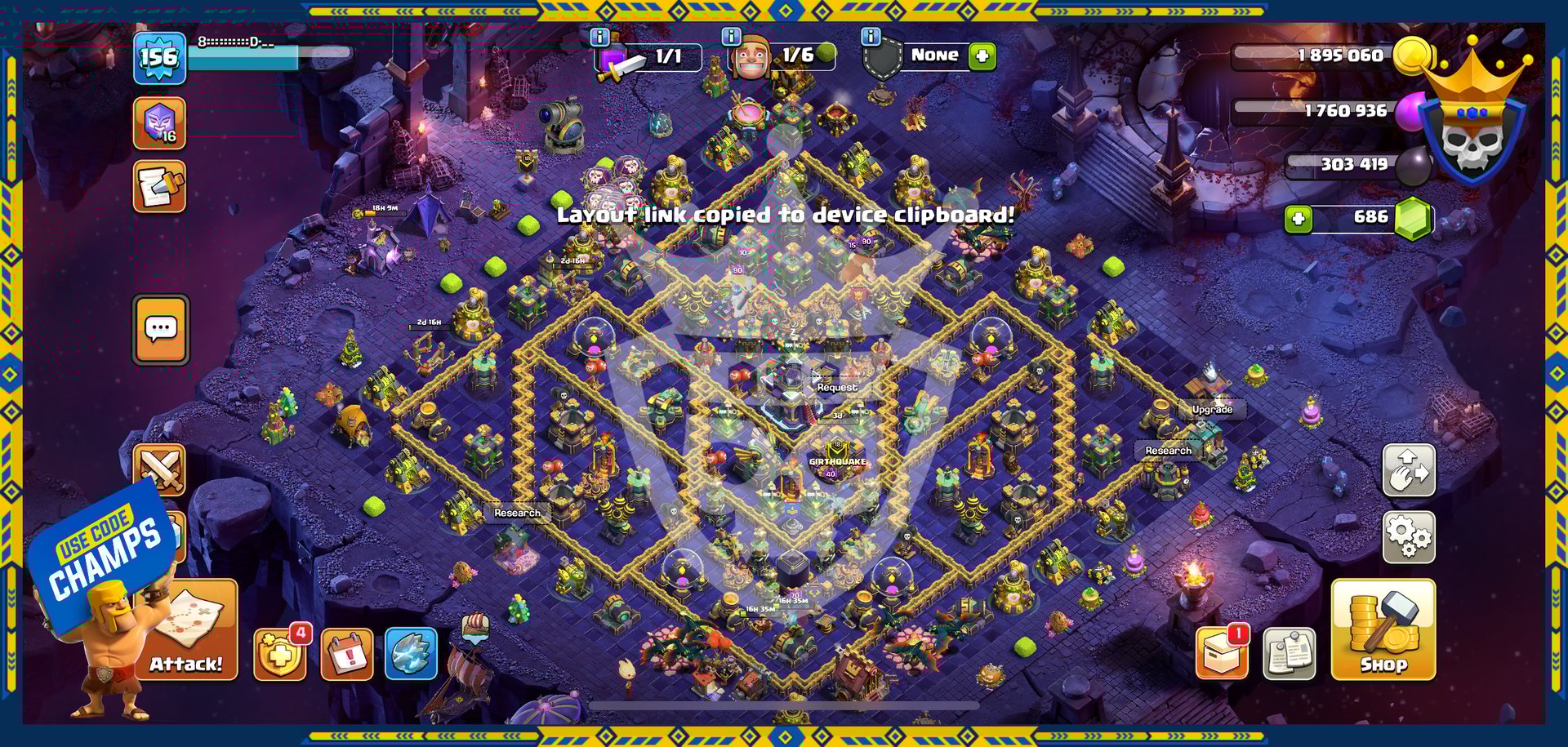1568x747 pixels.
Task: Open the blue ore crystal icon
Action: [x=411, y=653]
